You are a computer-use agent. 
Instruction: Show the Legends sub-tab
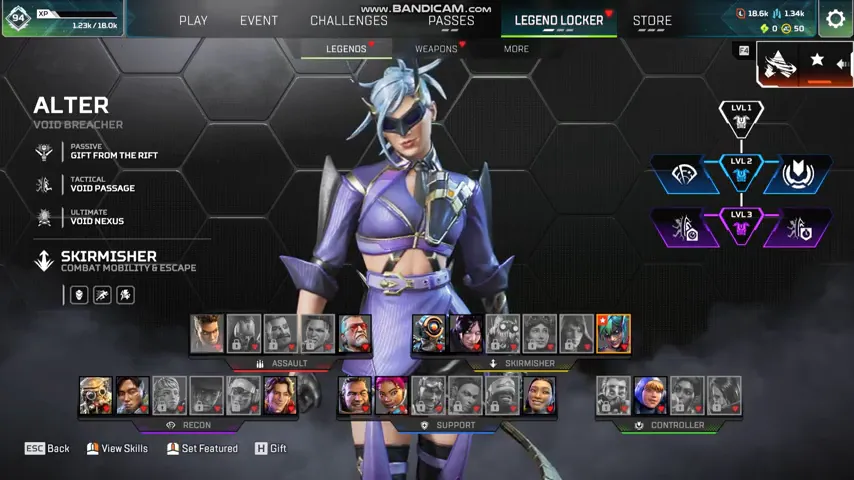point(346,48)
